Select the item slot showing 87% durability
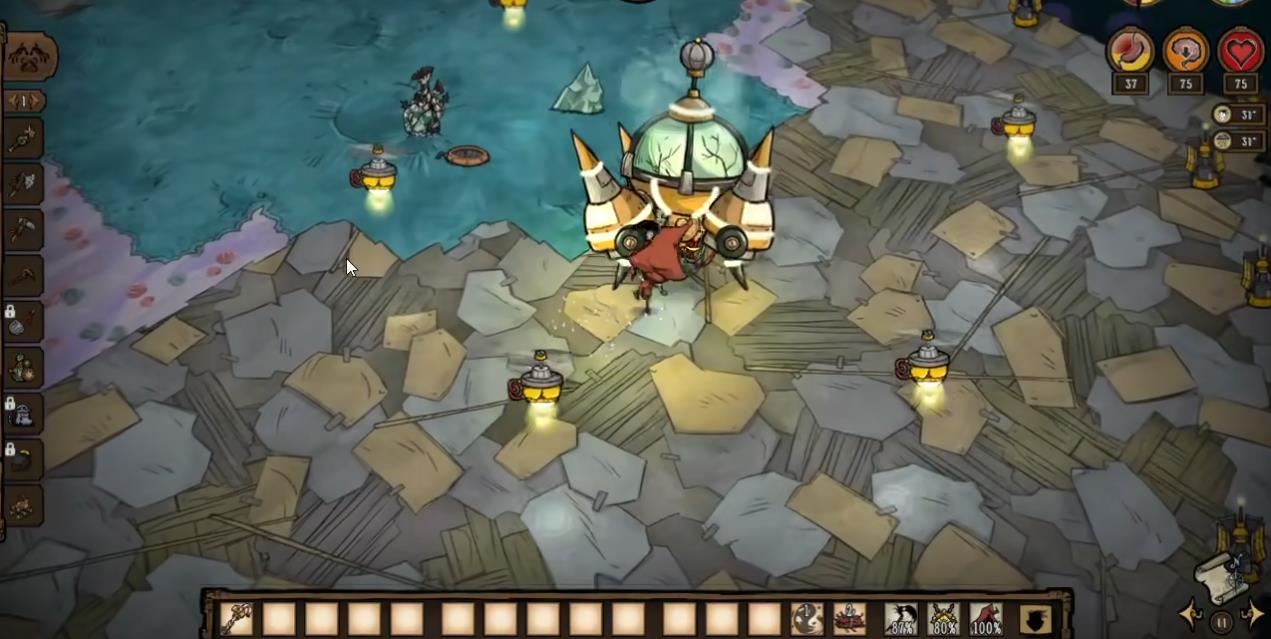This screenshot has height=639, width=1271. click(x=902, y=619)
